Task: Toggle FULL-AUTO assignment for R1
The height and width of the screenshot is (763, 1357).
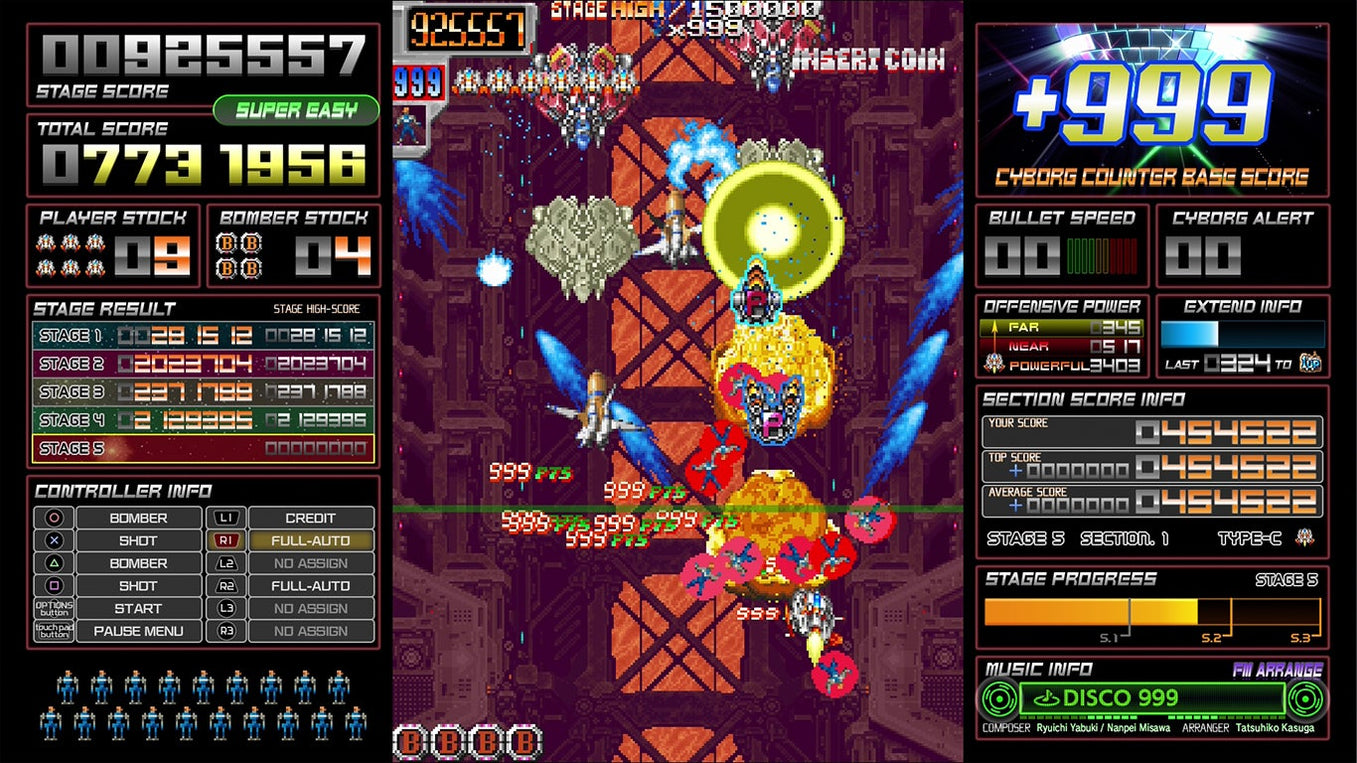Action: click(311, 541)
